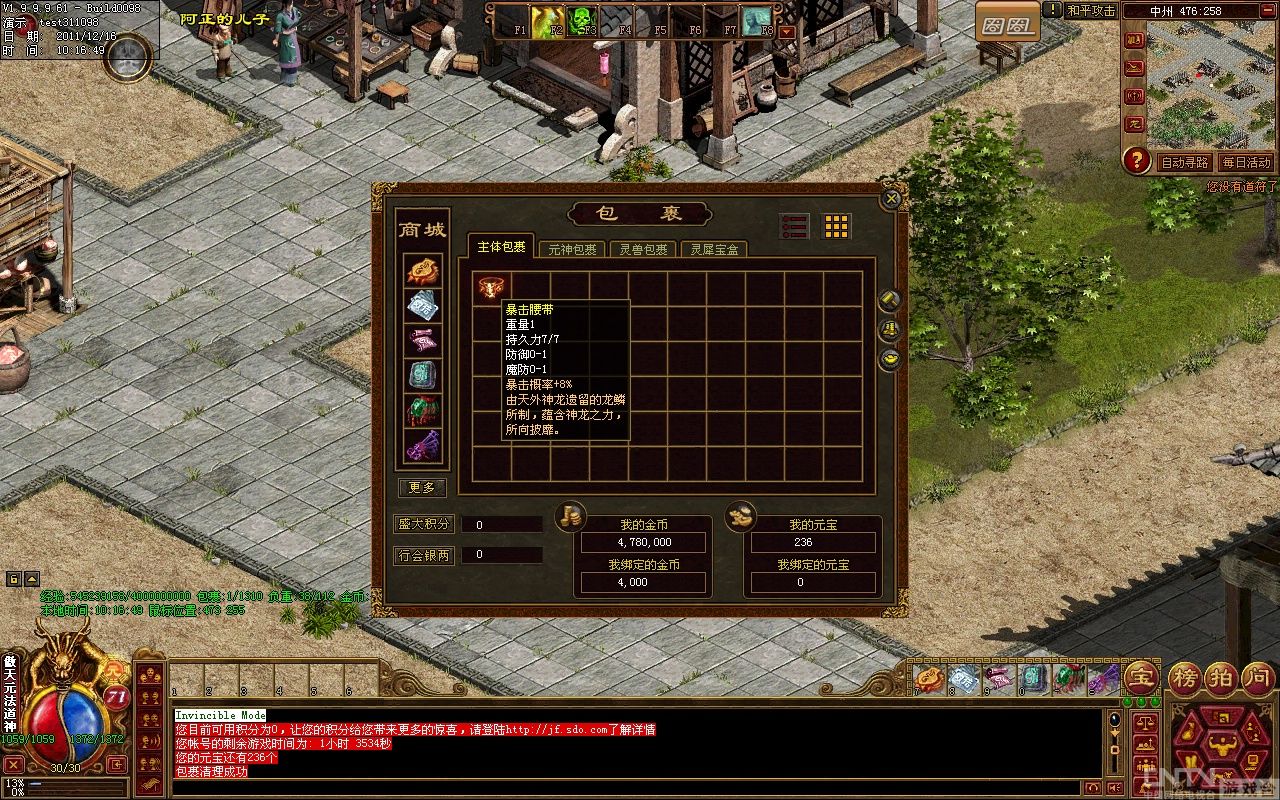The height and width of the screenshot is (800, 1280).
Task: Click the 行会银两 button
Action: tap(422, 555)
